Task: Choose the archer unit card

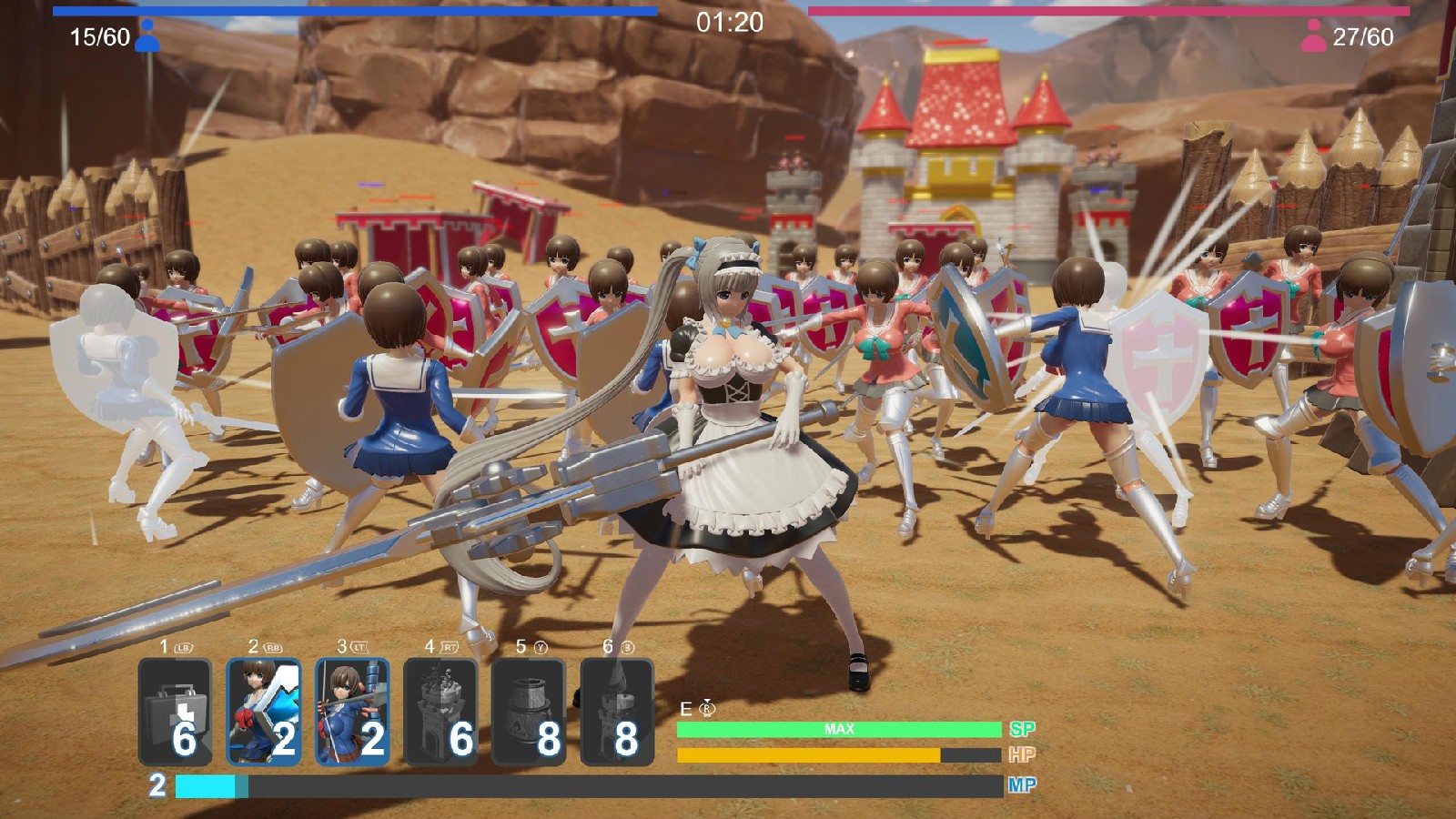Action: point(352,712)
